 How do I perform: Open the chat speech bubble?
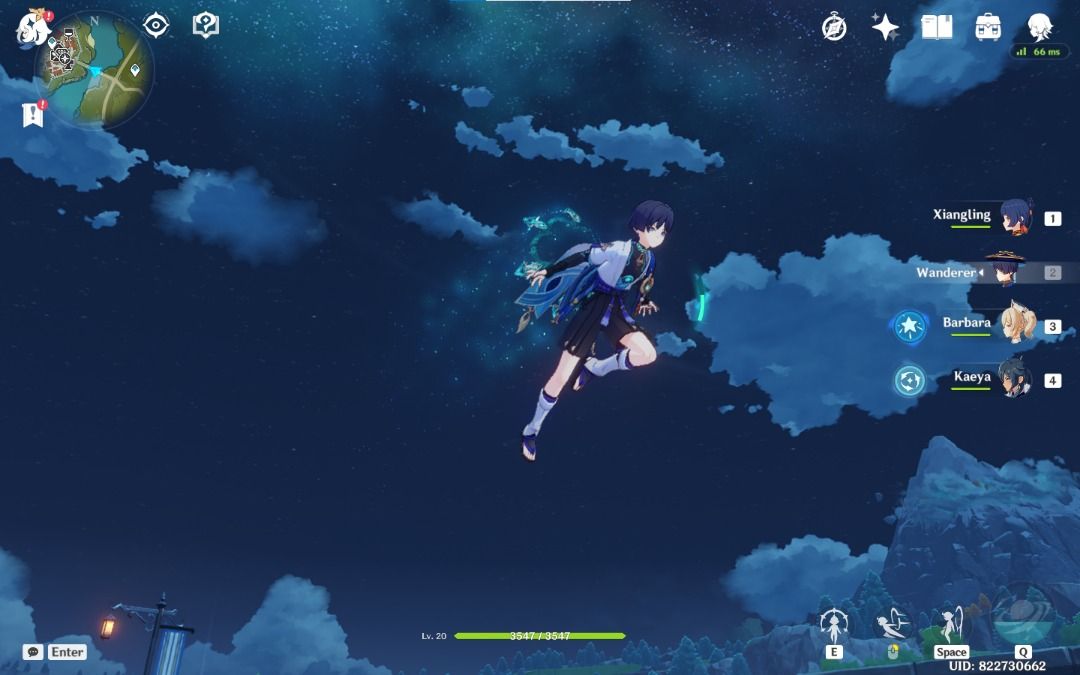click(33, 652)
